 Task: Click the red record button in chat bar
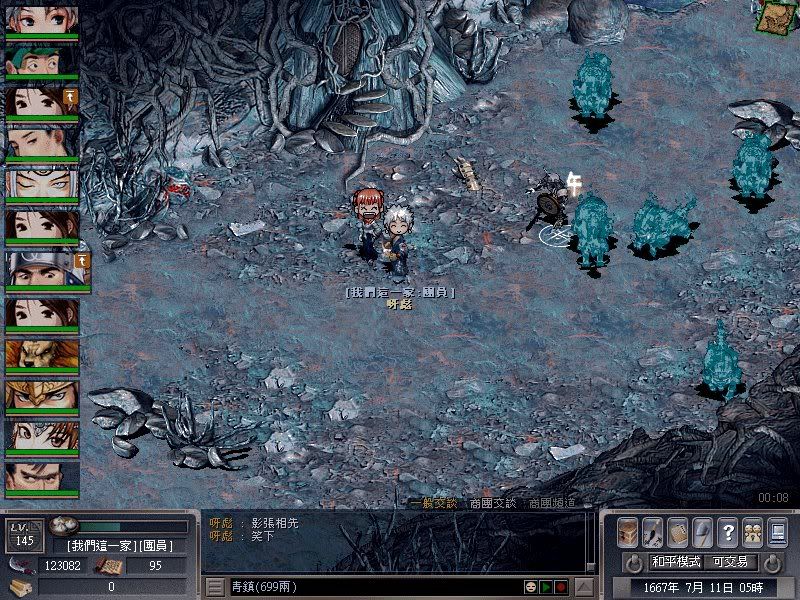pos(561,587)
